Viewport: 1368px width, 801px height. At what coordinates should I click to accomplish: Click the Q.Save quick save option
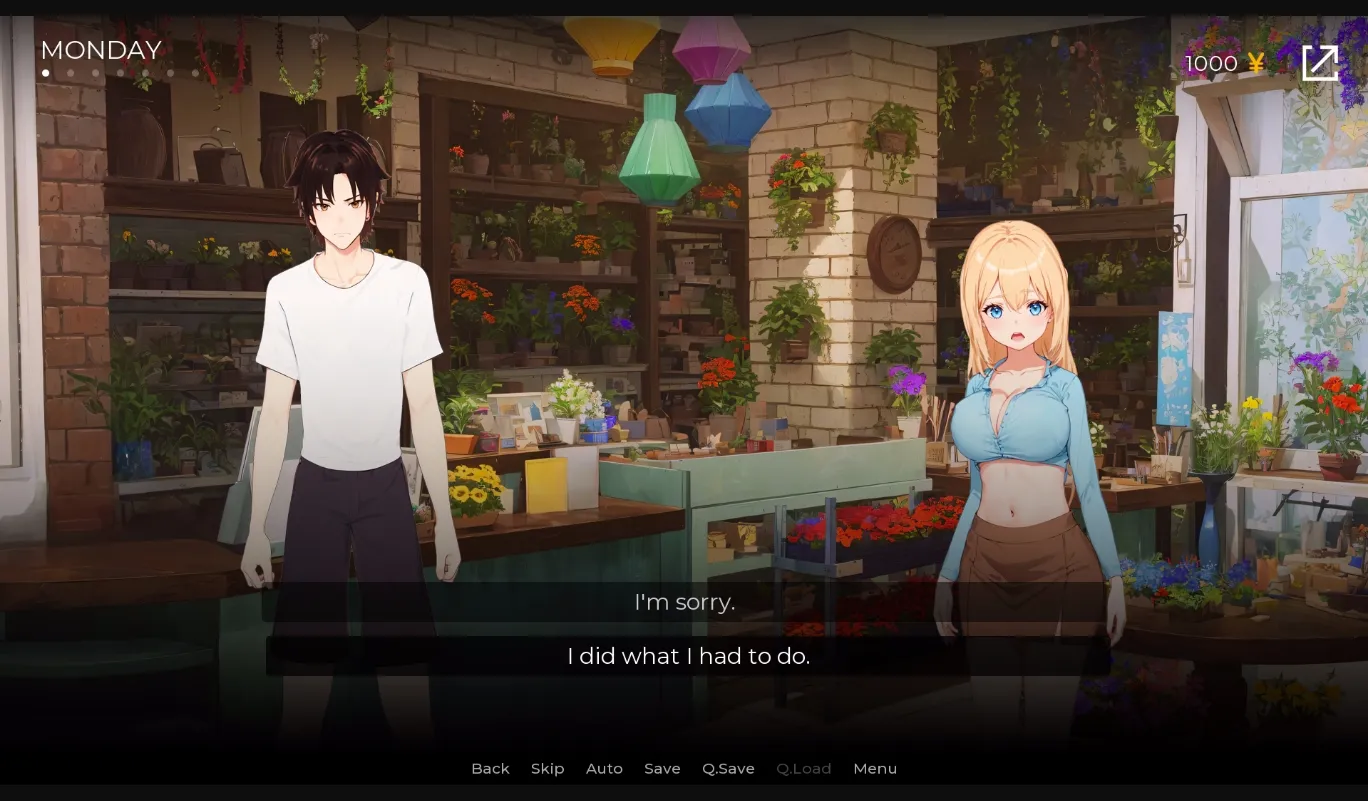point(728,768)
